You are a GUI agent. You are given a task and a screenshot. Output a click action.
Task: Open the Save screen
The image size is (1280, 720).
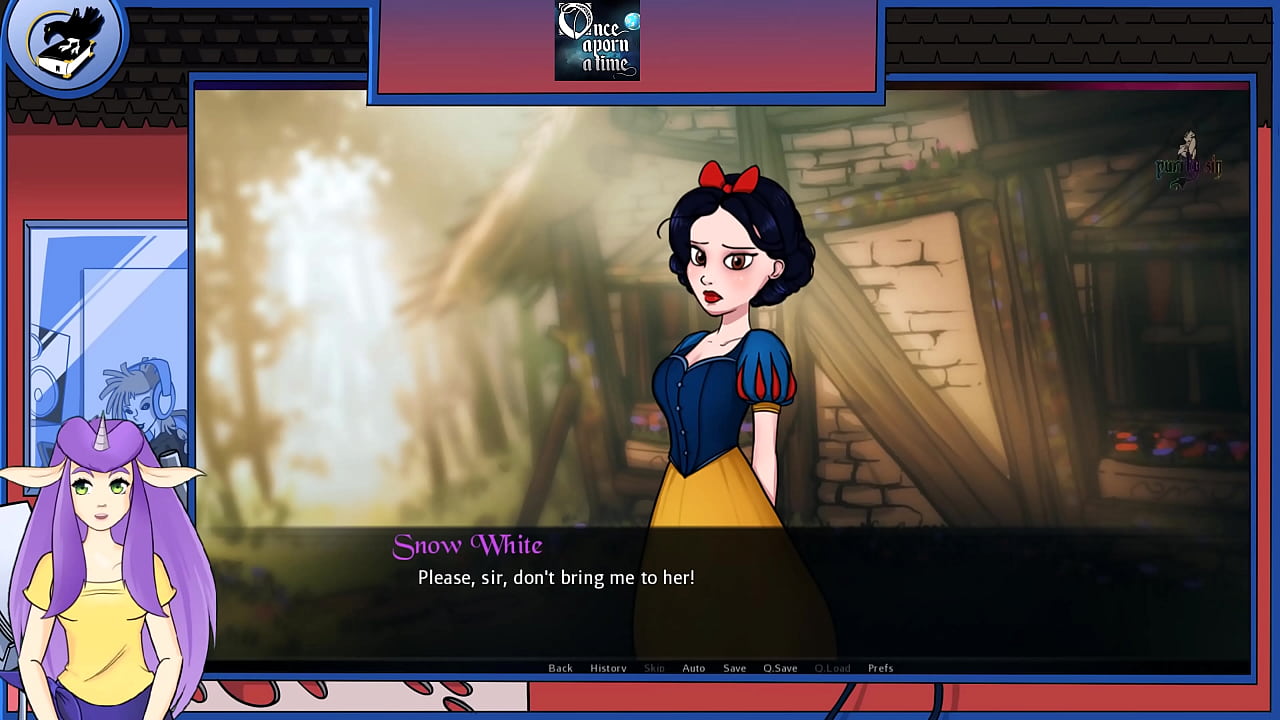coord(734,667)
